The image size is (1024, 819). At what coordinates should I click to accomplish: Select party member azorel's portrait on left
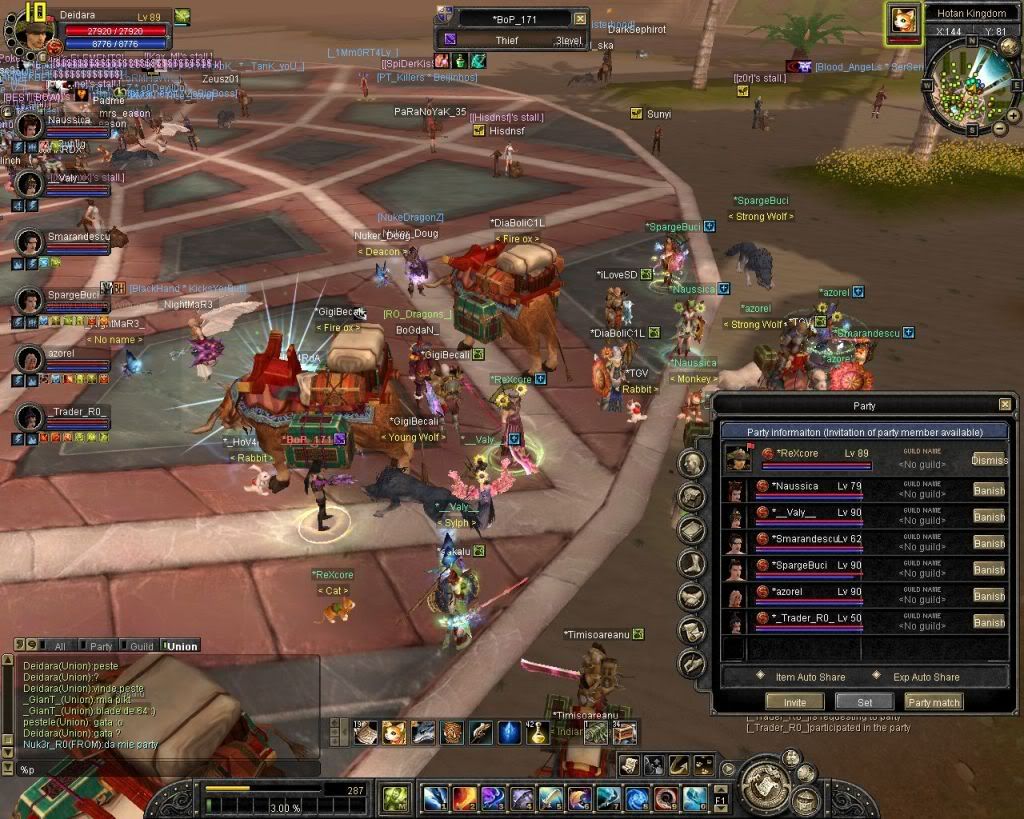tap(30, 358)
